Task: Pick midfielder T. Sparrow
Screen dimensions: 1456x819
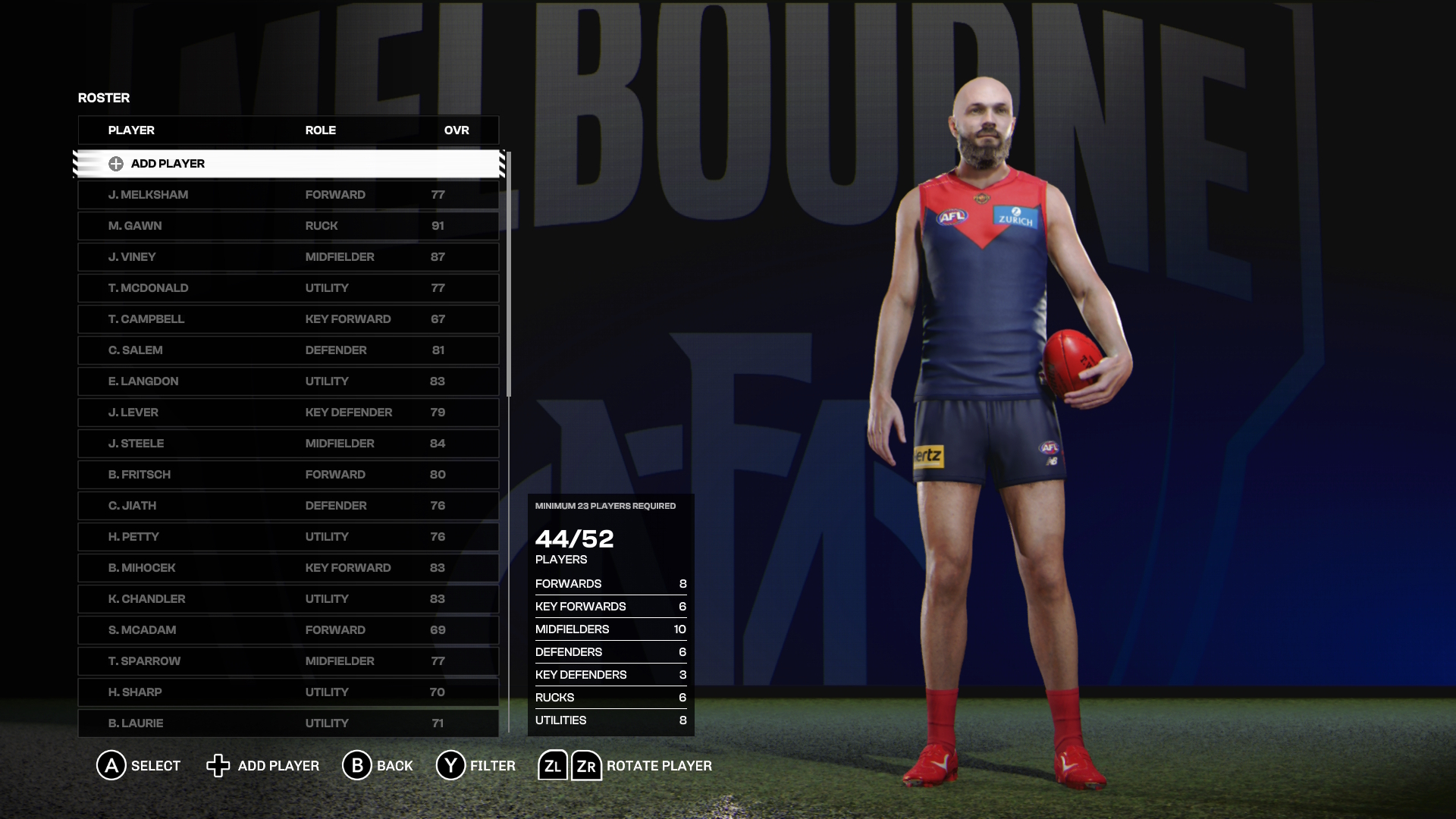Action: pos(288,661)
